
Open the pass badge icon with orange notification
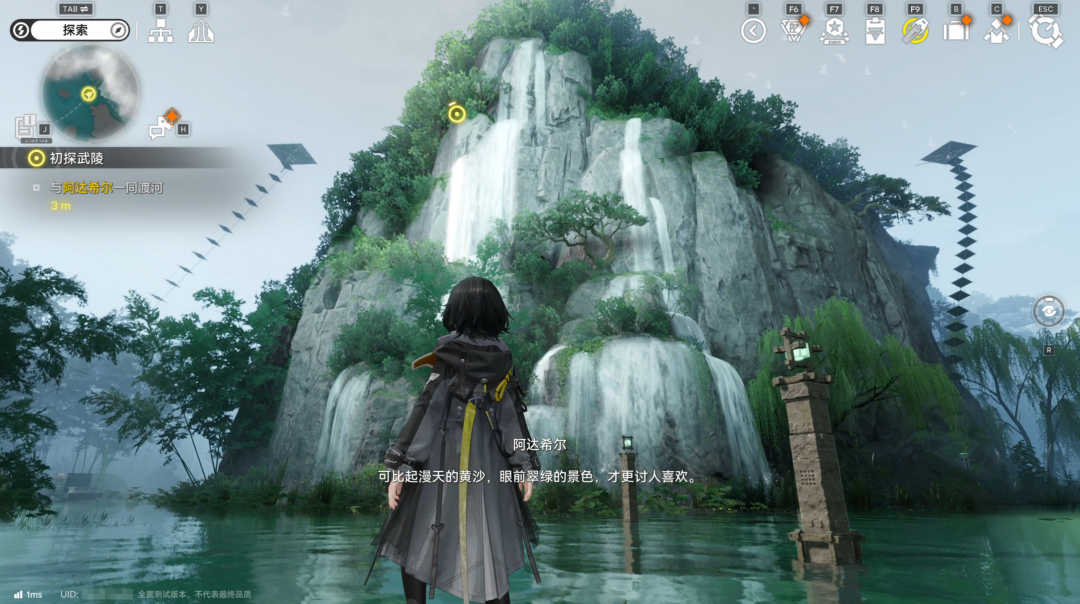[x=793, y=31]
